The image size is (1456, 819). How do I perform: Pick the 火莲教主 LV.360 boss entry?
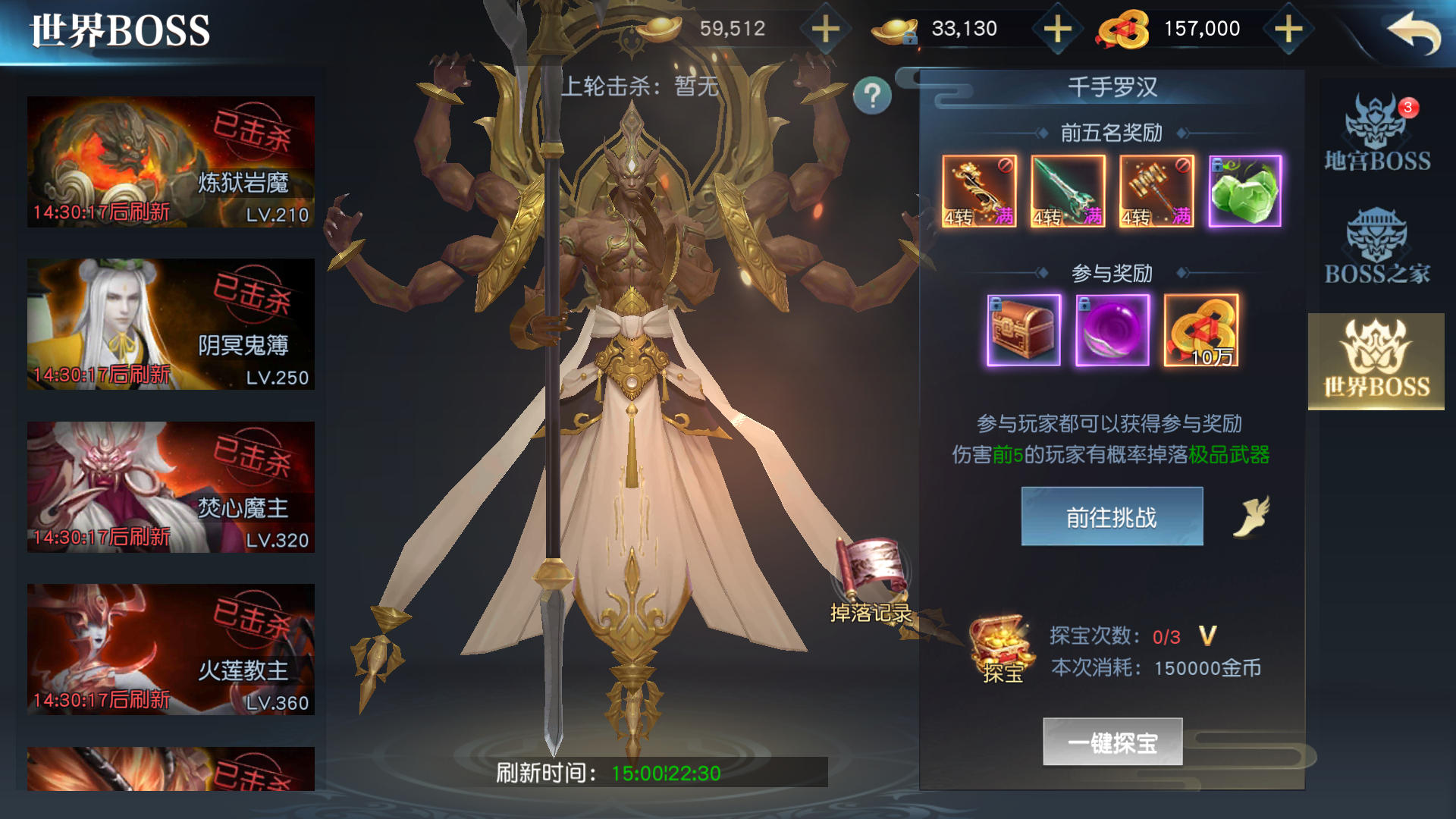pos(171,649)
